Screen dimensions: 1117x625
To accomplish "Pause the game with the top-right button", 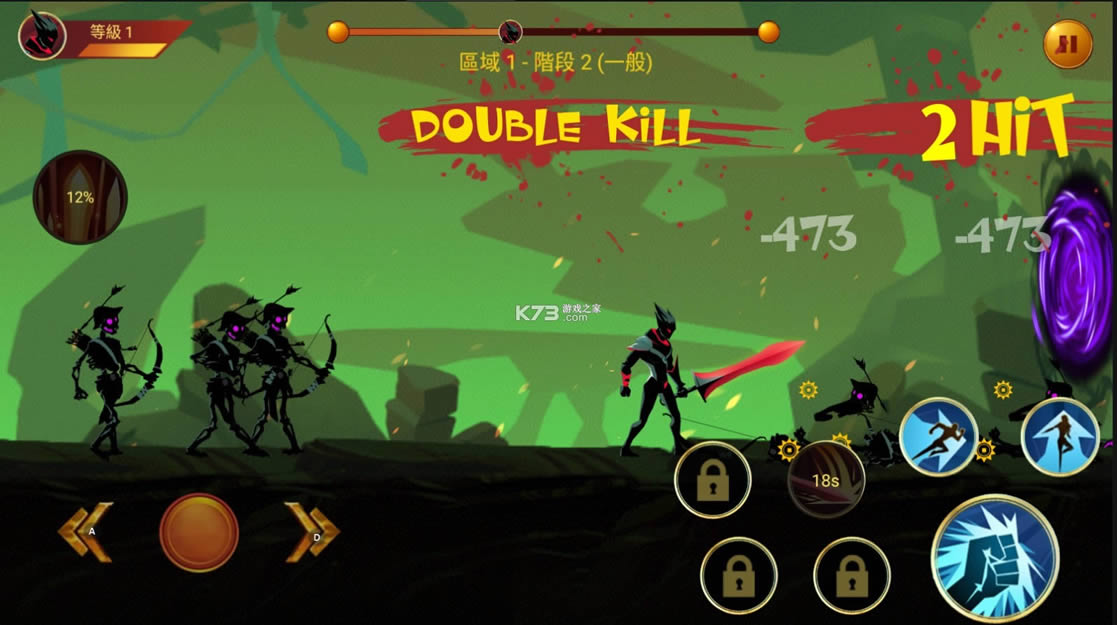I will click(x=1067, y=44).
